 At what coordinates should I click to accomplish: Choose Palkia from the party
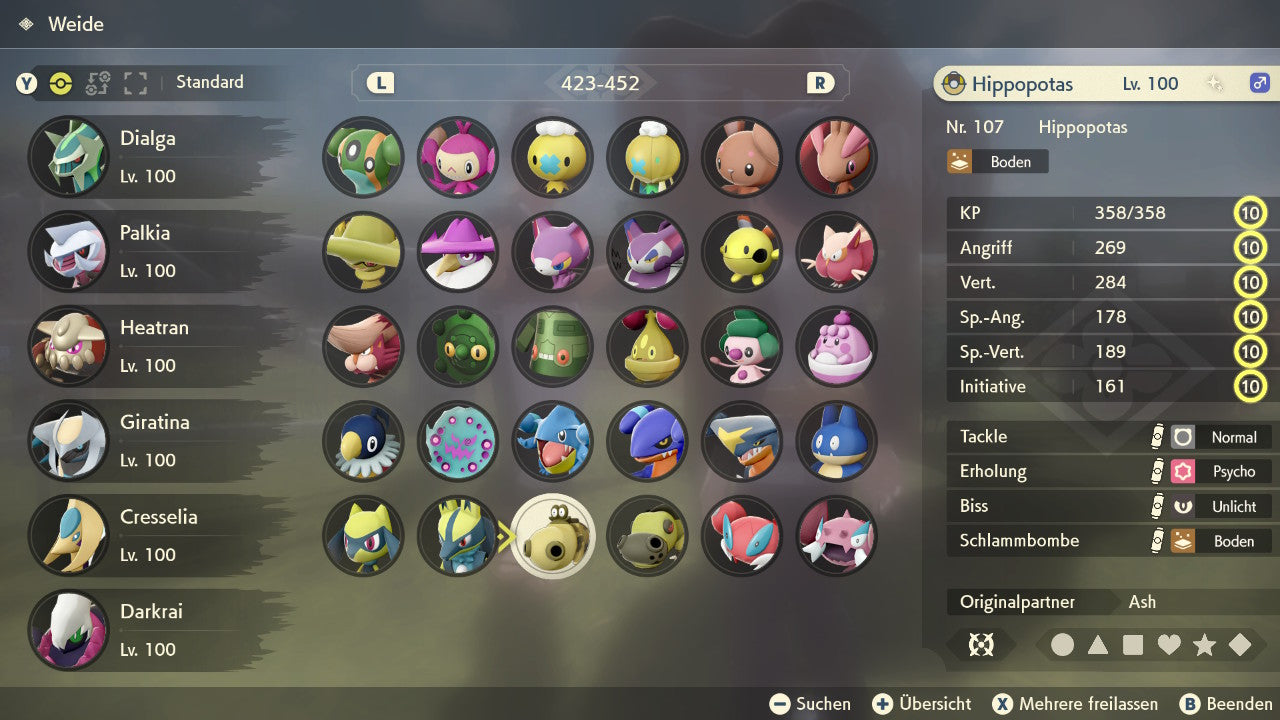pos(150,251)
